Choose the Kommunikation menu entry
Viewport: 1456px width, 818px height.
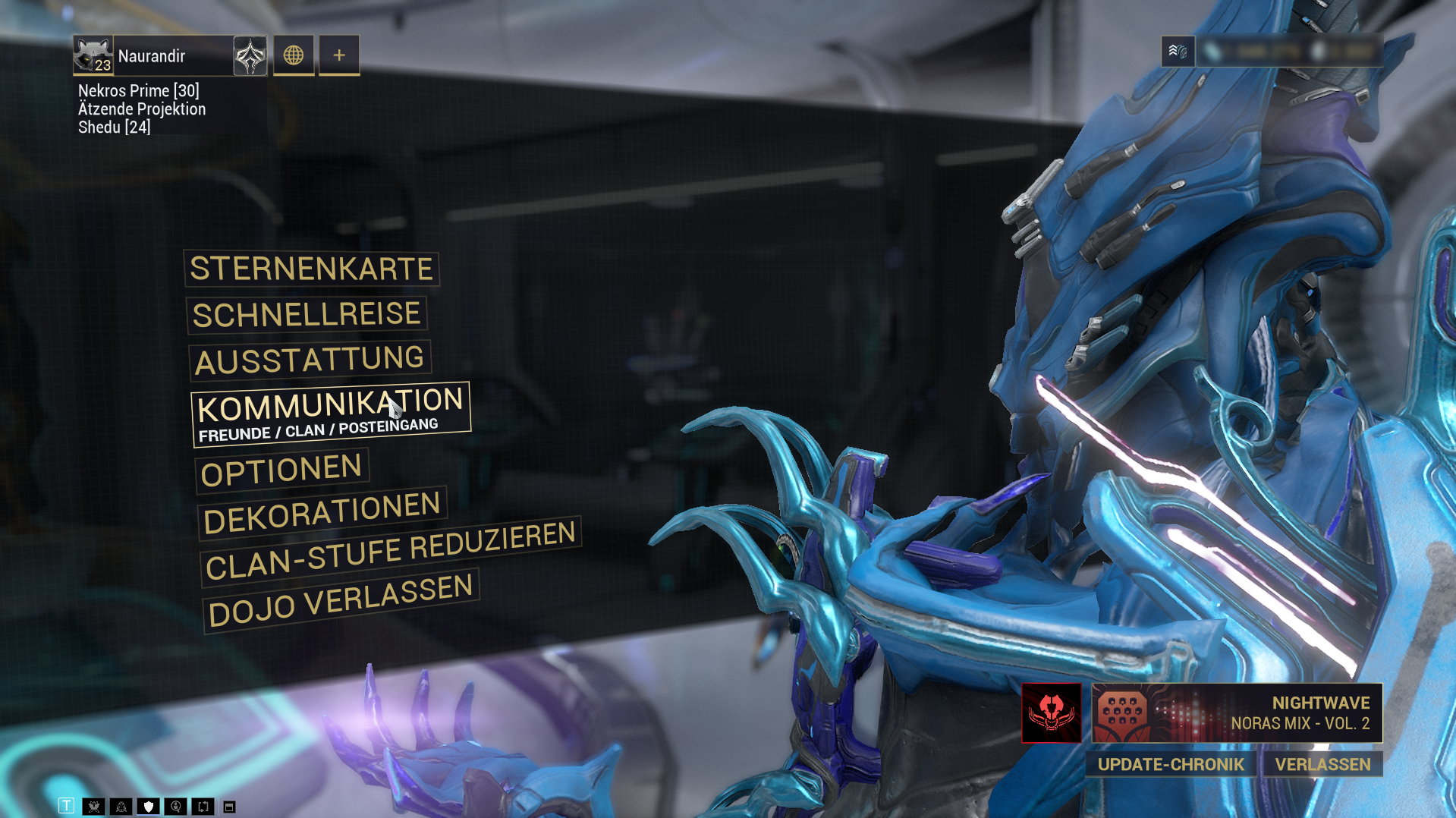click(330, 414)
